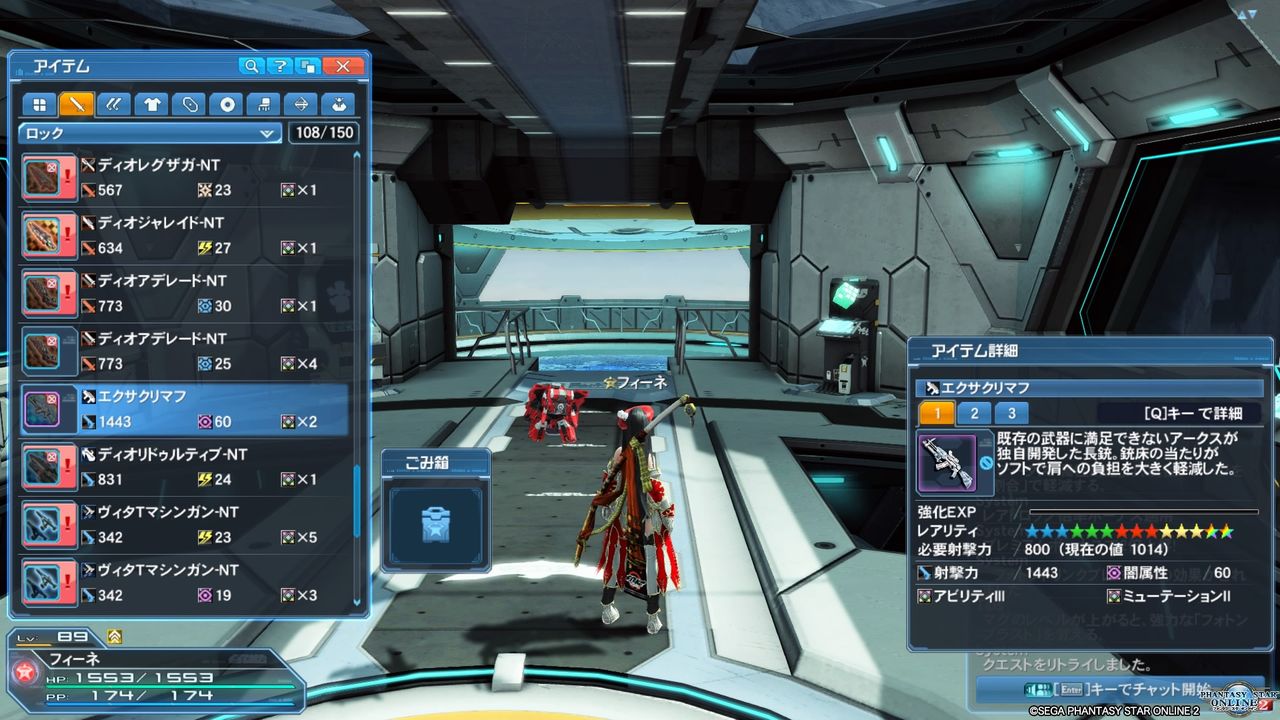This screenshot has height=720, width=1280.
Task: Click the search magnifier in item window
Action: [253, 66]
